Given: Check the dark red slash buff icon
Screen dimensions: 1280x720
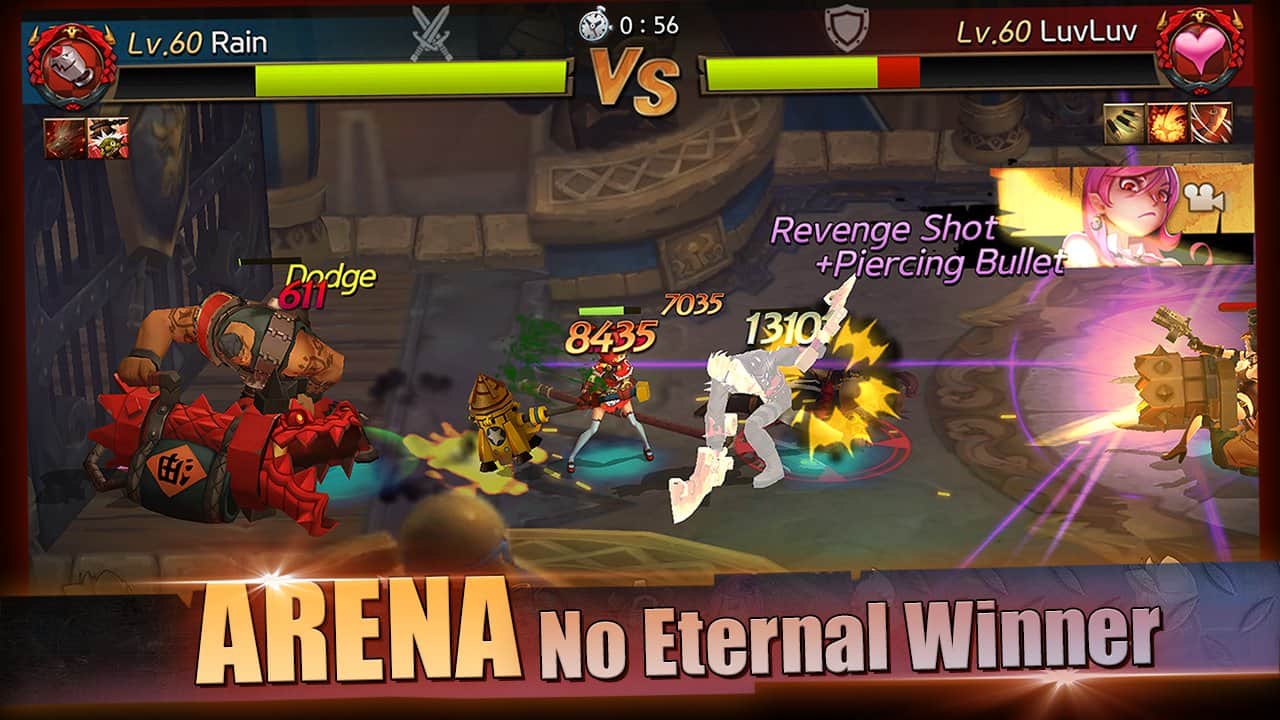Looking at the screenshot, I should pos(64,138).
